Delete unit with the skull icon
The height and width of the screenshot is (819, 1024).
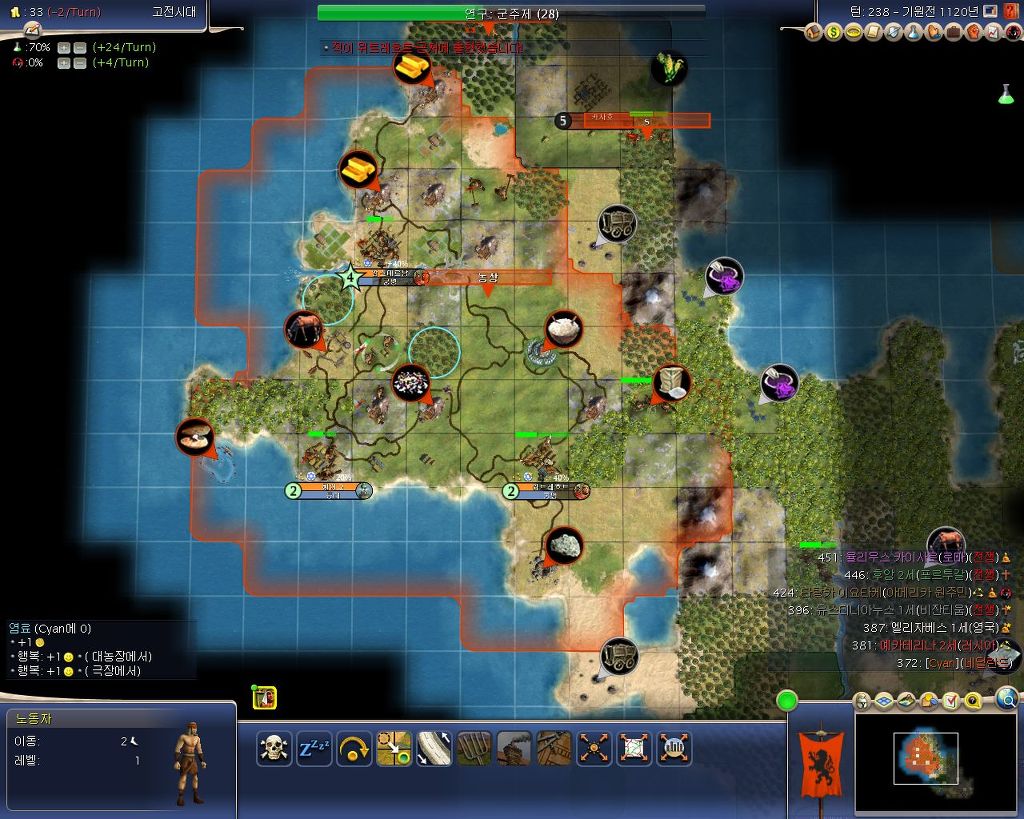tap(274, 748)
